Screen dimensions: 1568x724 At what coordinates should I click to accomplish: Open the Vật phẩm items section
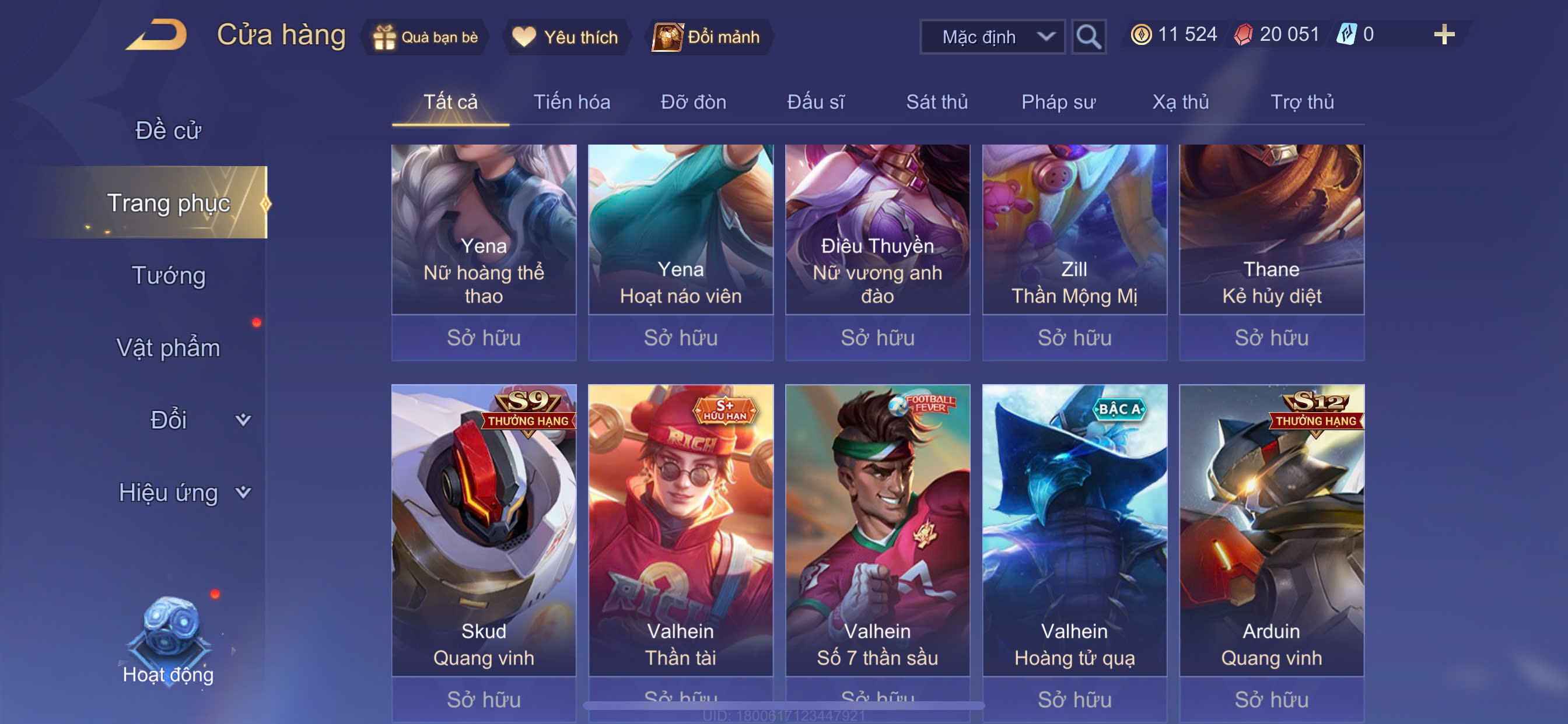pyautogui.click(x=168, y=347)
